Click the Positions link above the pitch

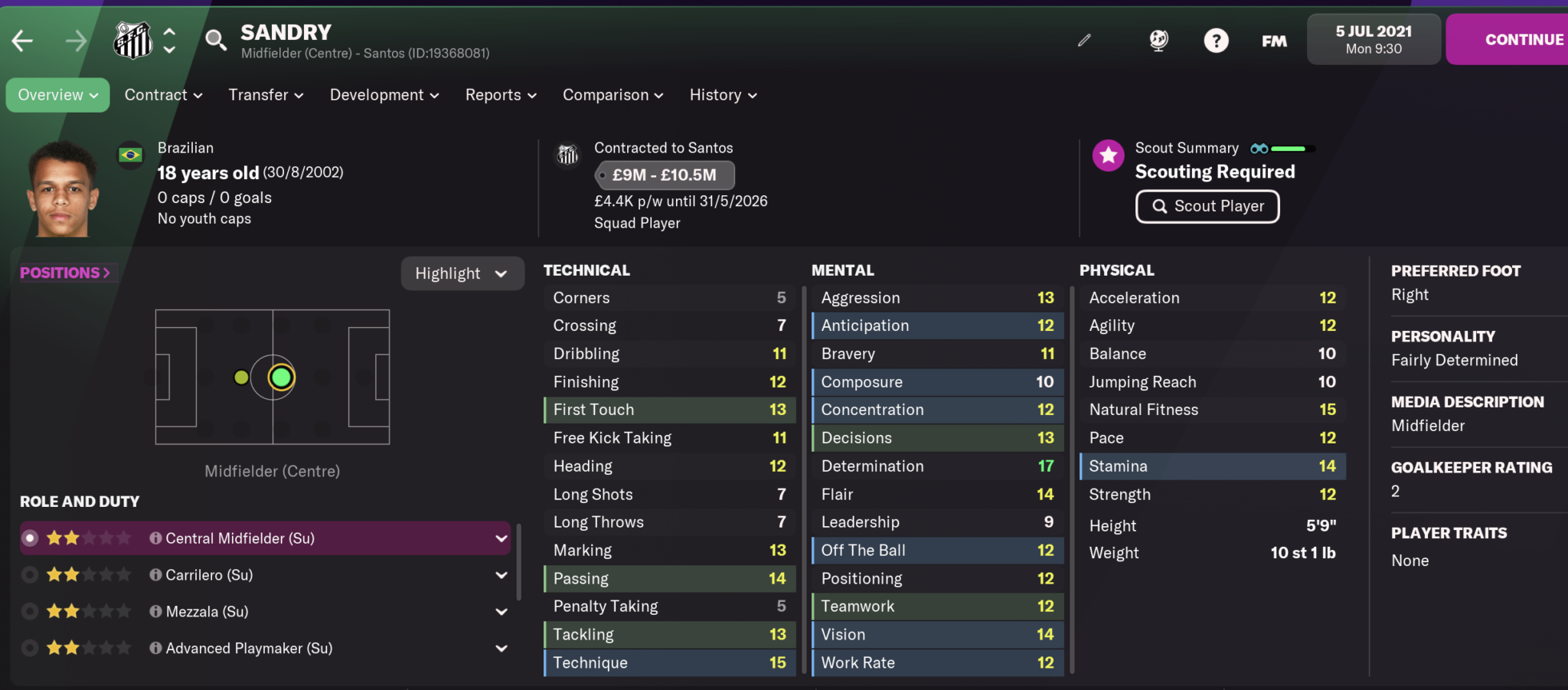pos(66,272)
